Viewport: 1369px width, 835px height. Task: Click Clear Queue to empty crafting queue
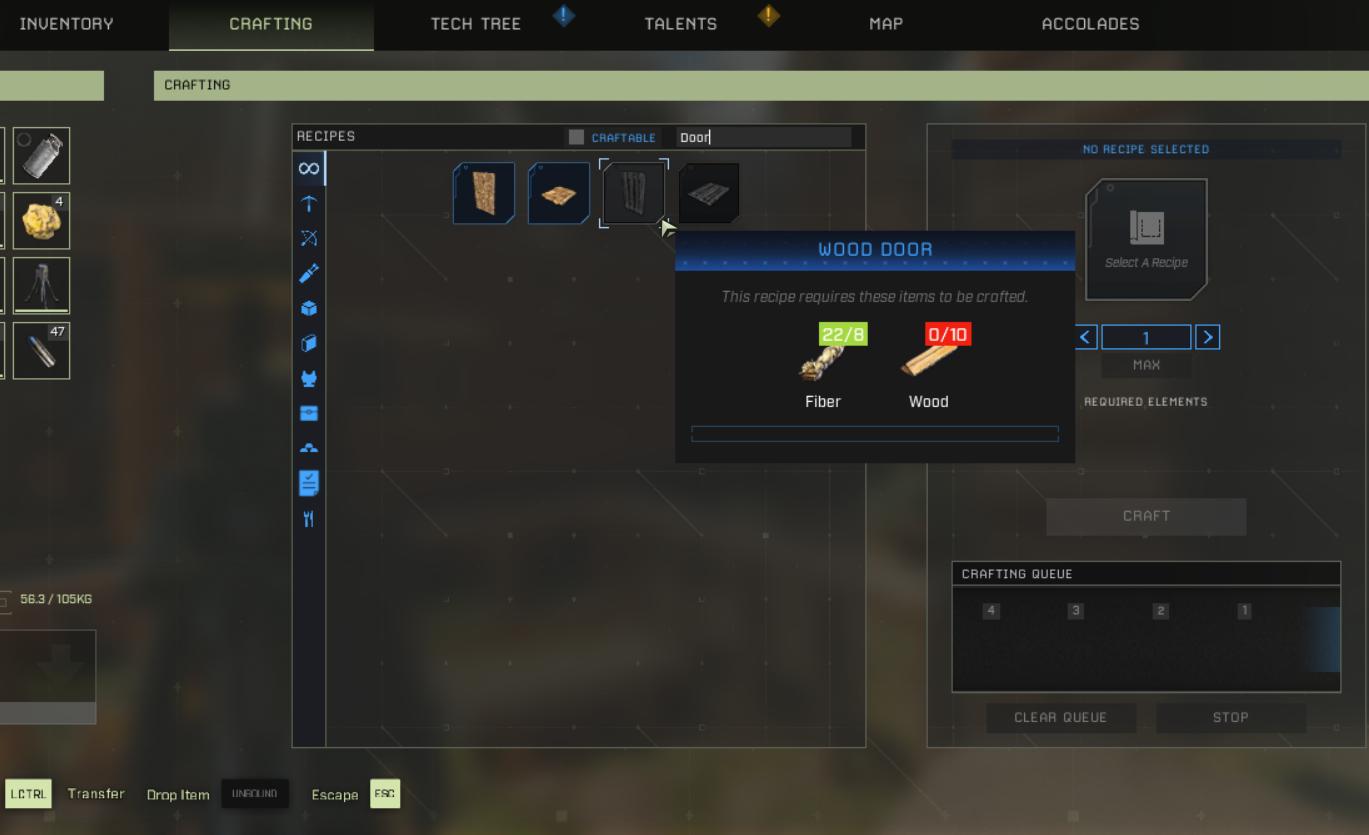(x=1061, y=717)
